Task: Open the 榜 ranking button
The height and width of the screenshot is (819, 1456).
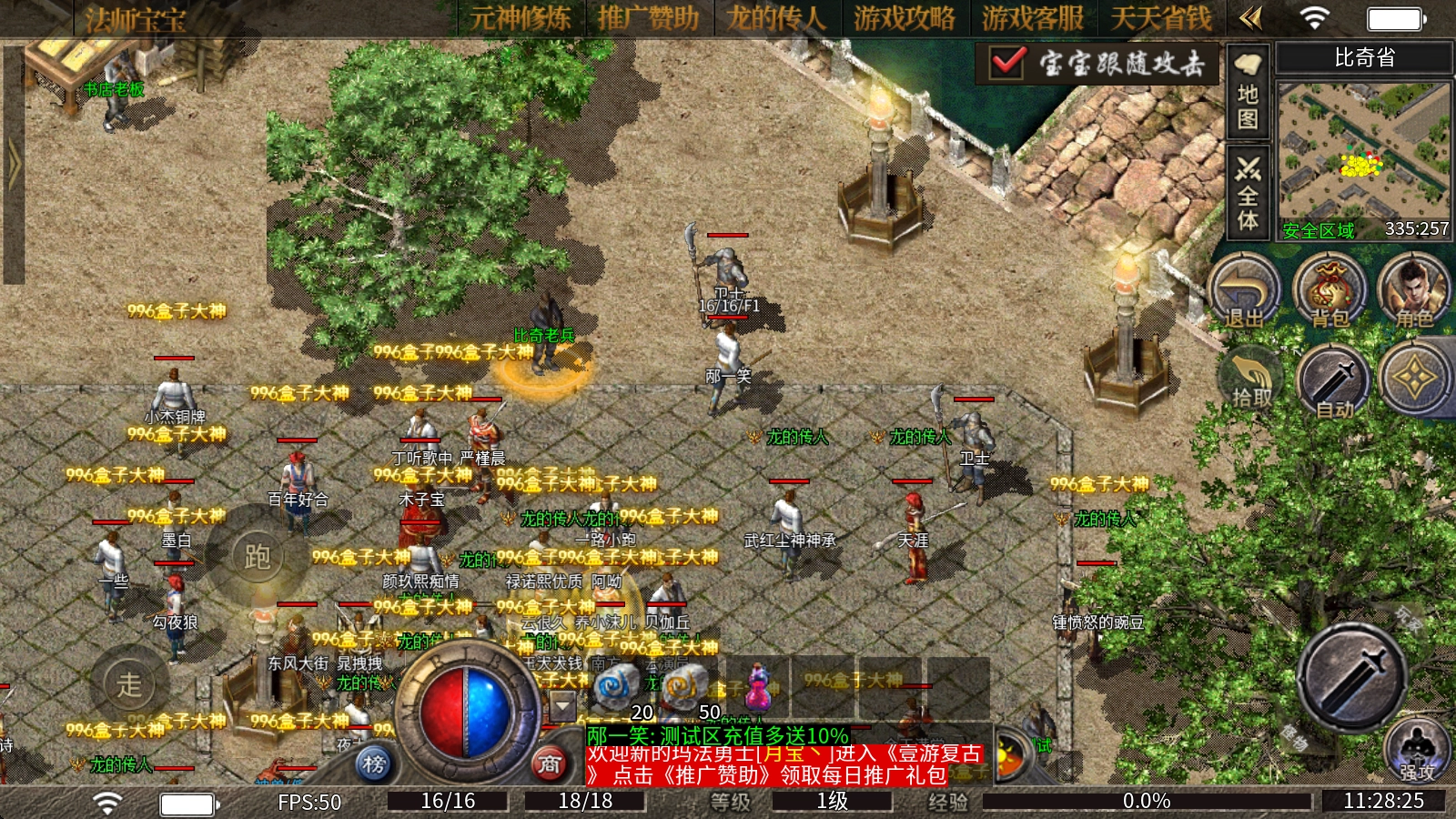Action: click(374, 764)
